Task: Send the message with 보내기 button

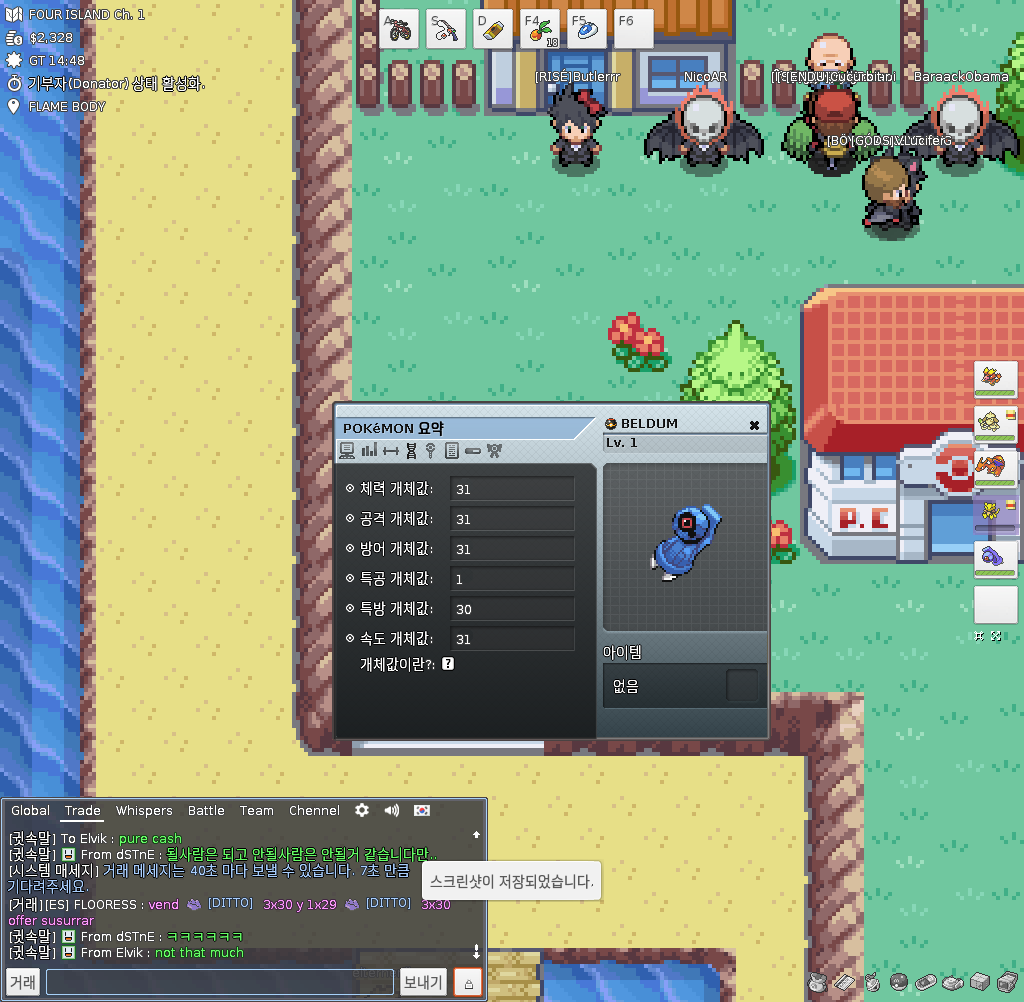Action: coord(423,982)
